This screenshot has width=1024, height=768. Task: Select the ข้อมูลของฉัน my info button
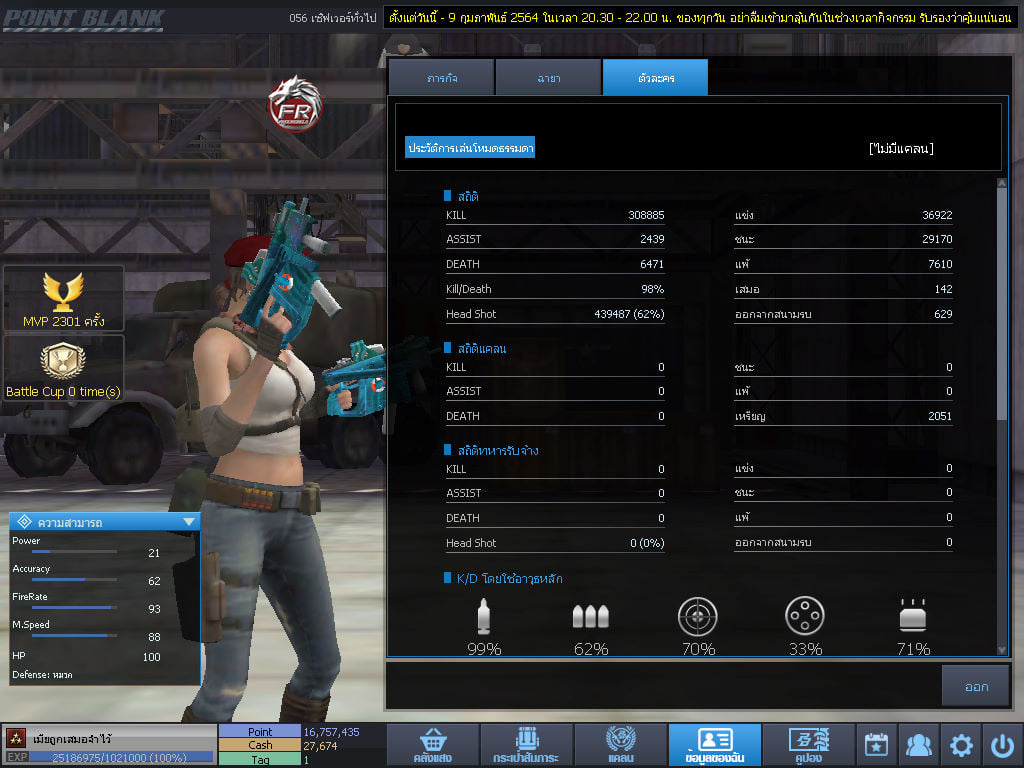(x=714, y=745)
